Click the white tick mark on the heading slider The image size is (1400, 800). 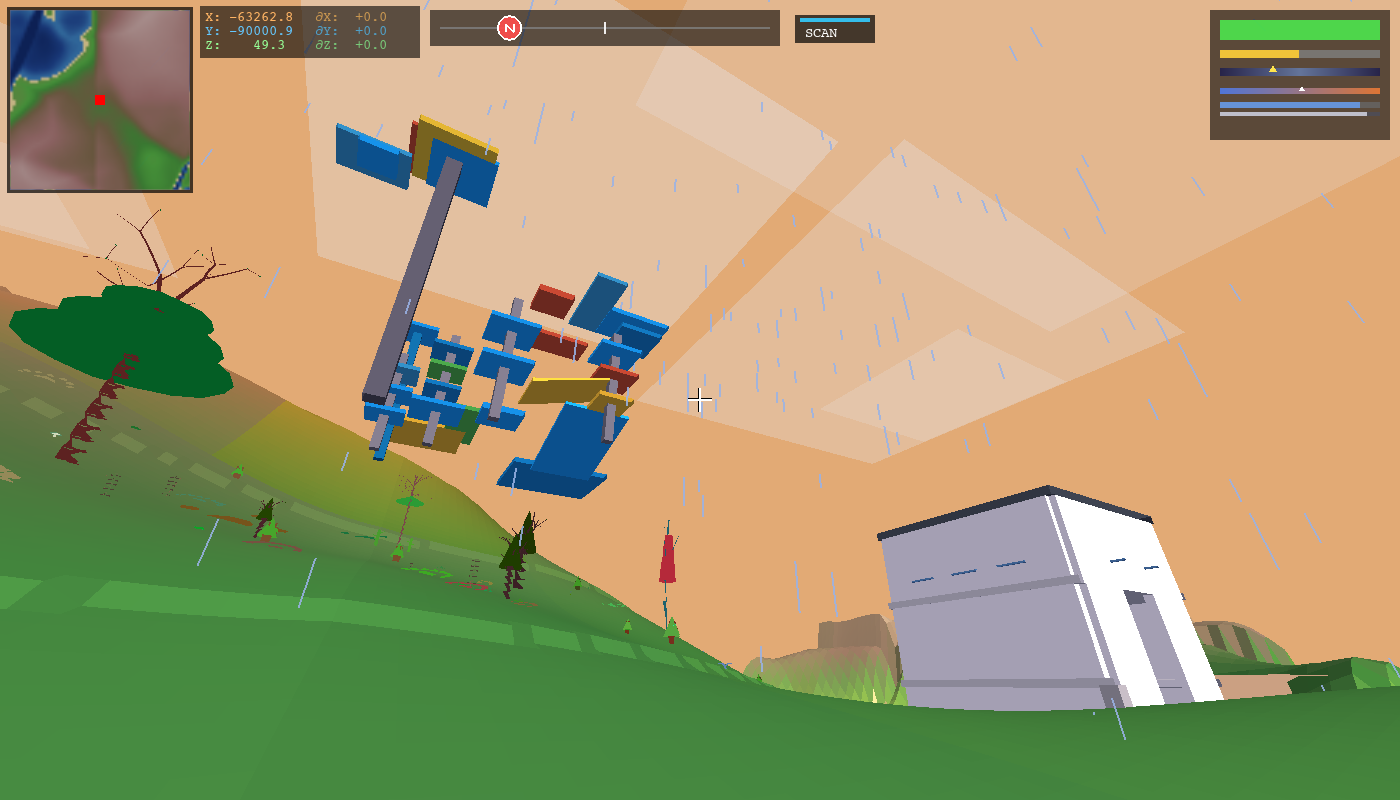pyautogui.click(x=605, y=29)
